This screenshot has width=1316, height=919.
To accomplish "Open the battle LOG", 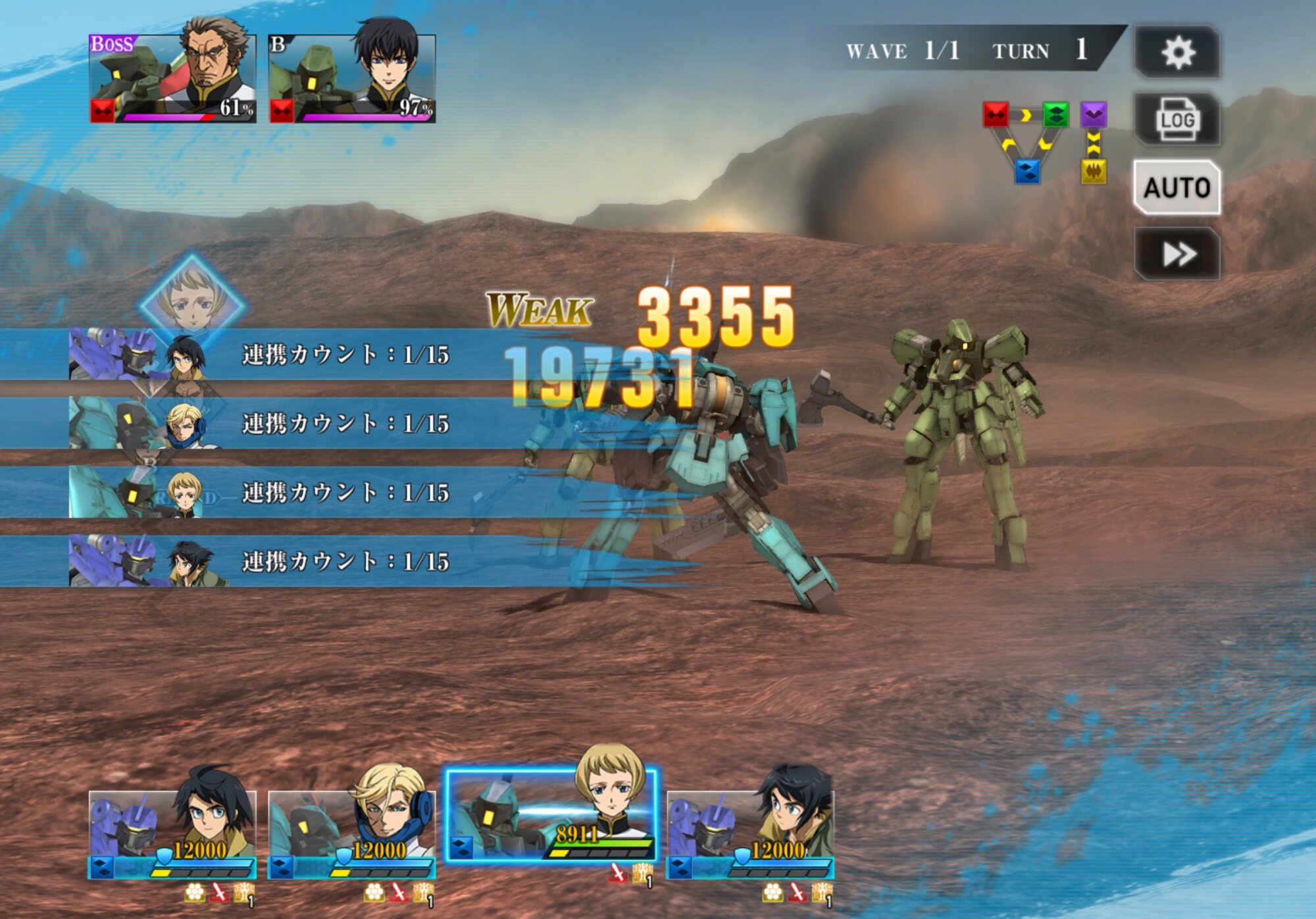I will coord(1177,120).
